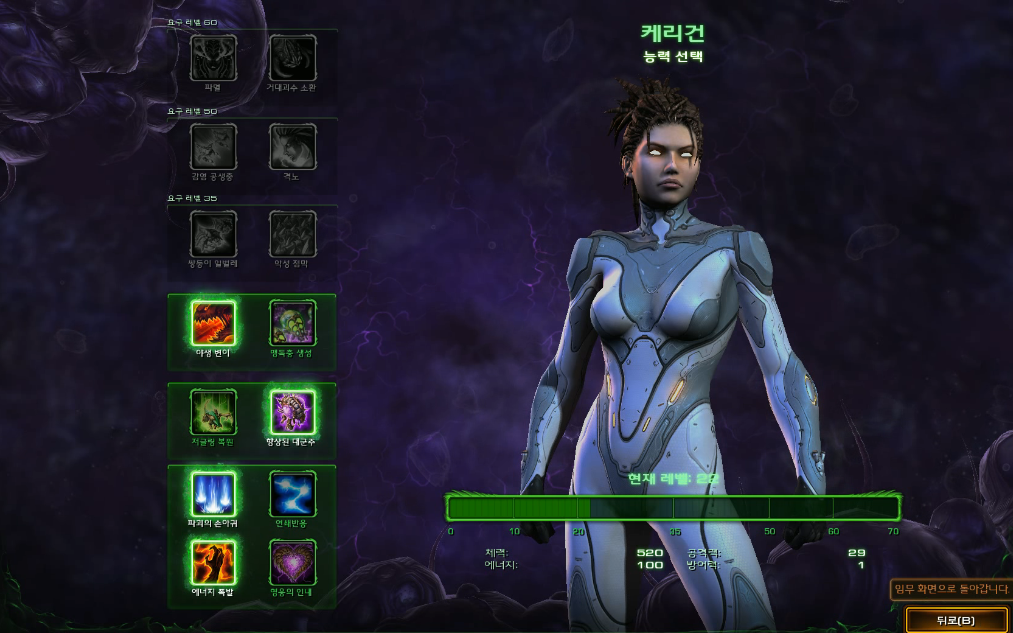The height and width of the screenshot is (633, 1013).
Task: Pick the 저글링 복원 (Zergling Reconstitution) ability
Action: (213, 412)
